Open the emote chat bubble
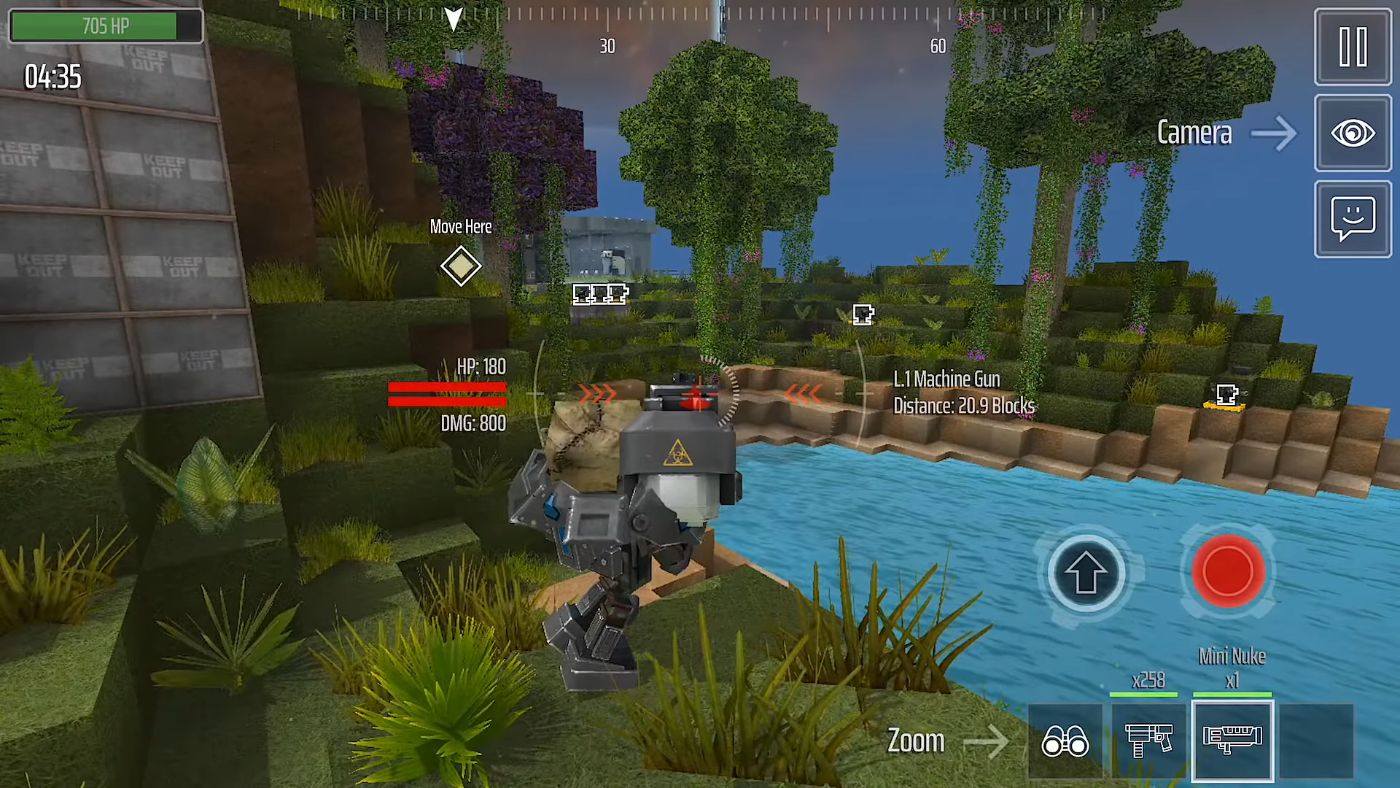The image size is (1400, 788). [1352, 218]
